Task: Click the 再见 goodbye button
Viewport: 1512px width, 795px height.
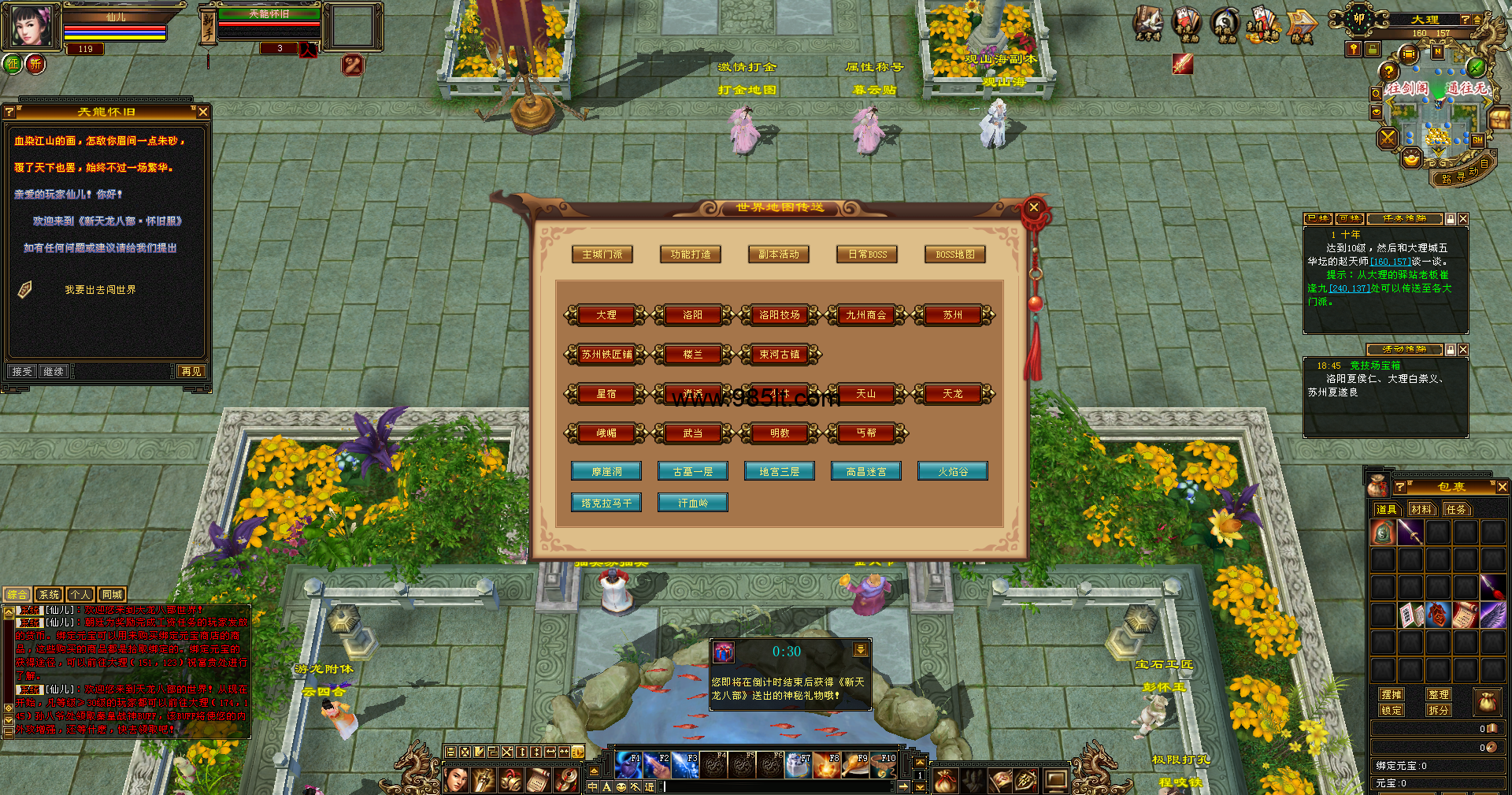Action: click(x=191, y=371)
